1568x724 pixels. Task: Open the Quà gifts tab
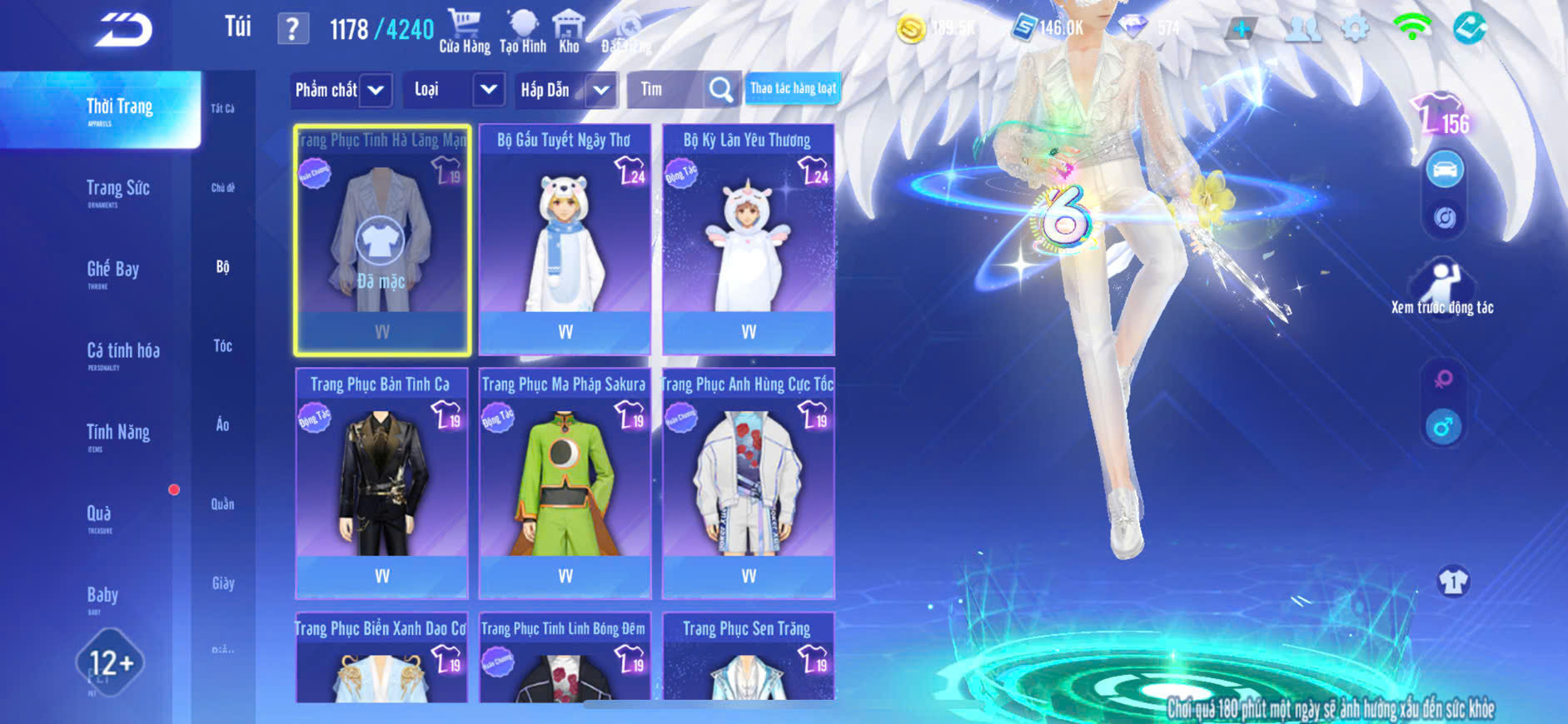pos(99,515)
